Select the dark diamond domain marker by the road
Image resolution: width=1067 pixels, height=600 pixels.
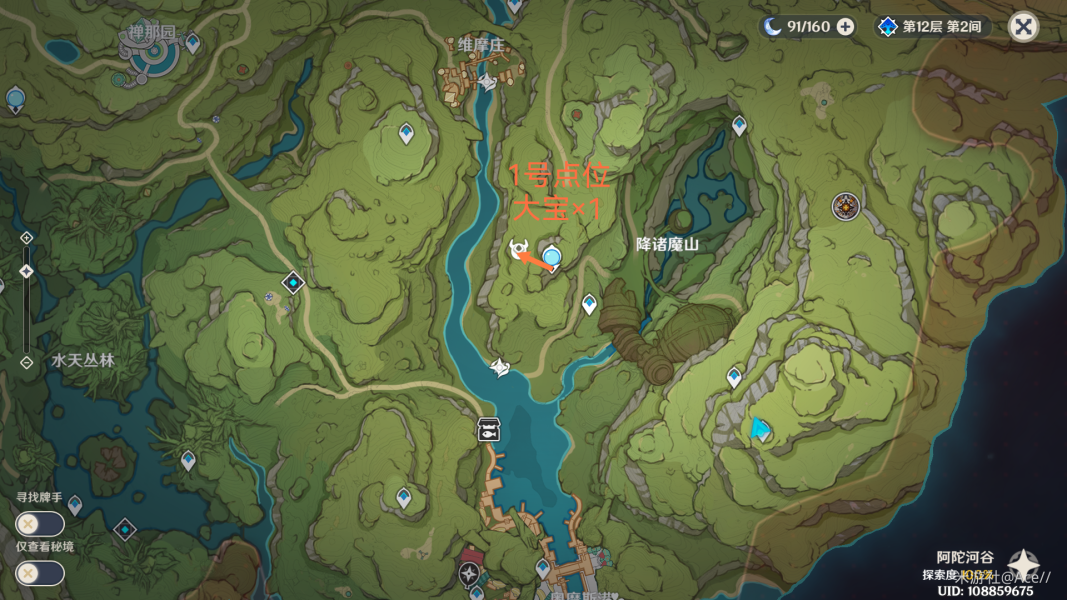tap(293, 283)
